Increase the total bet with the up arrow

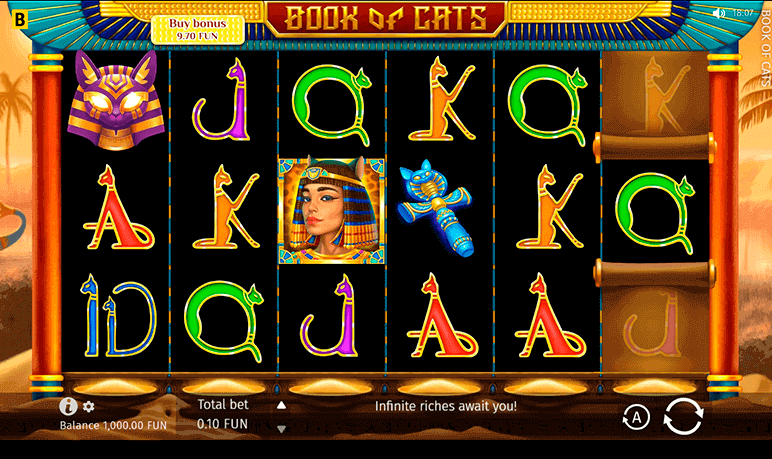tap(281, 406)
